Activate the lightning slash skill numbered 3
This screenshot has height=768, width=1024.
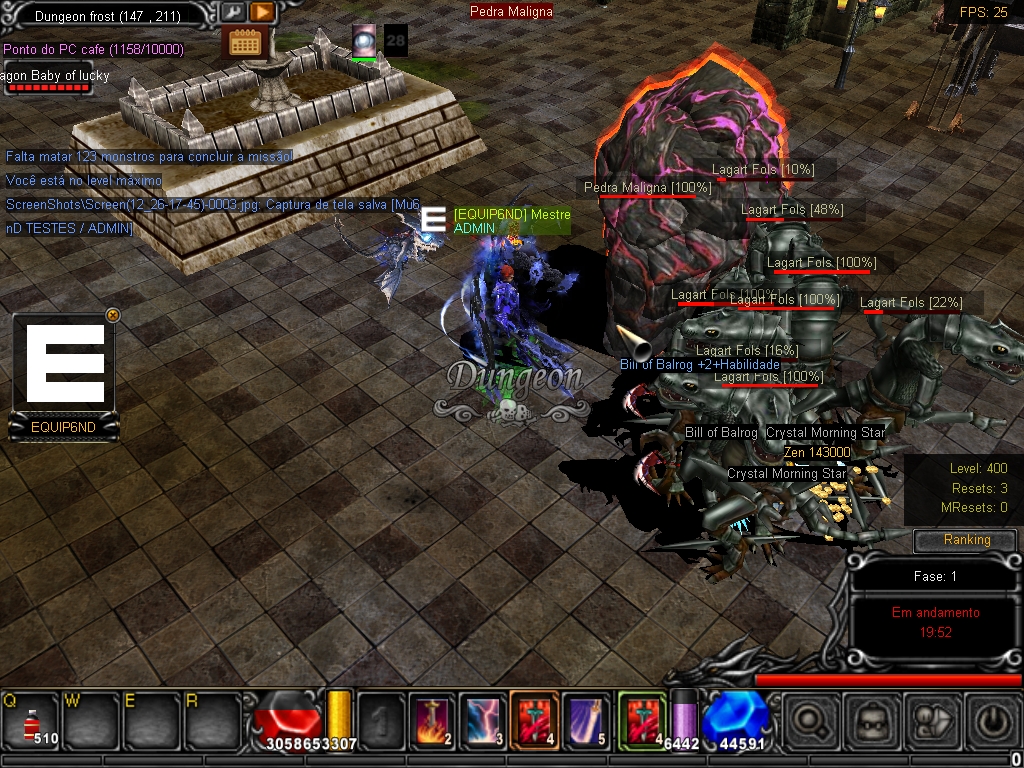click(x=484, y=720)
